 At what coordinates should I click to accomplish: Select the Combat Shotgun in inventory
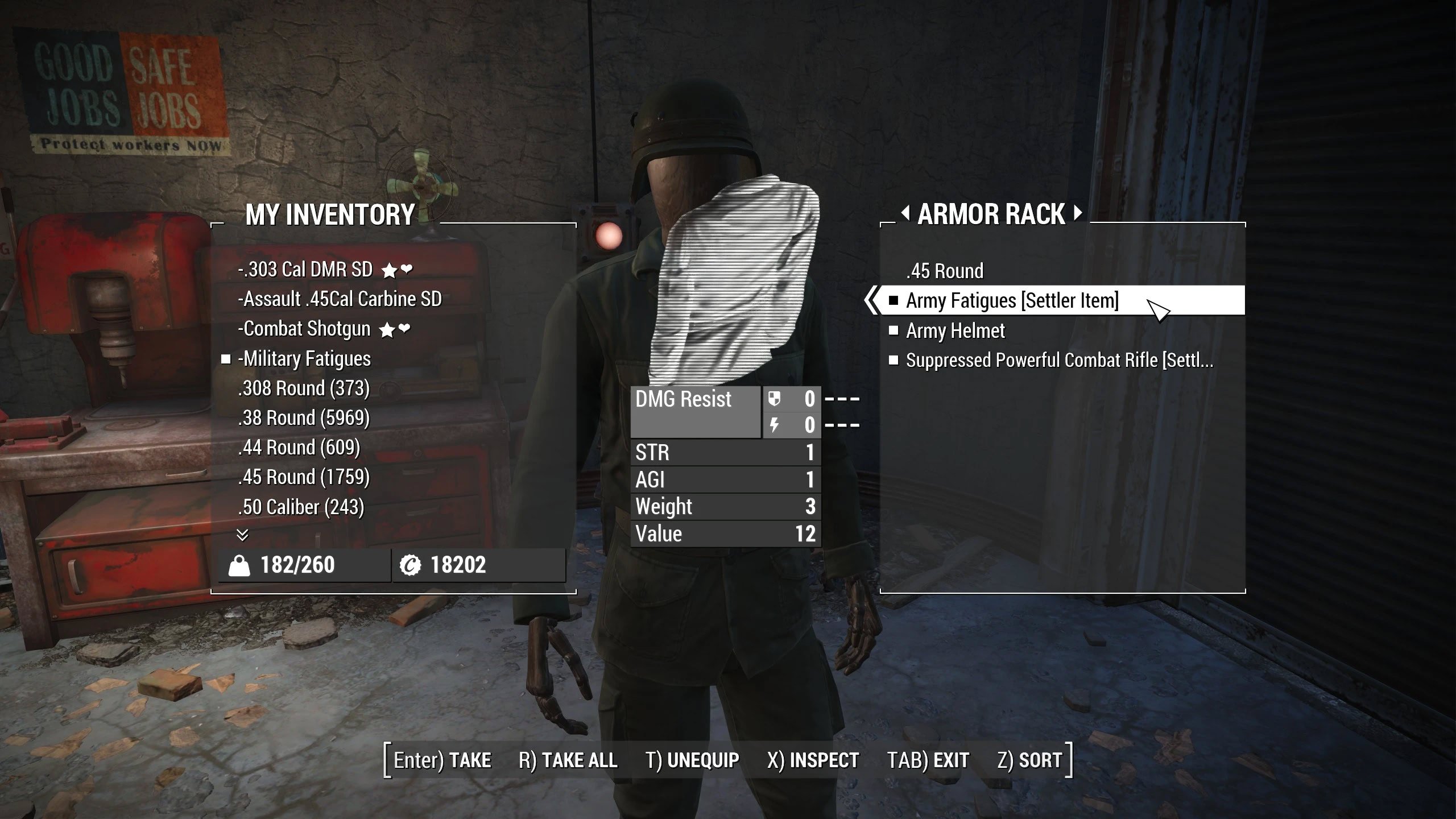[x=304, y=329]
